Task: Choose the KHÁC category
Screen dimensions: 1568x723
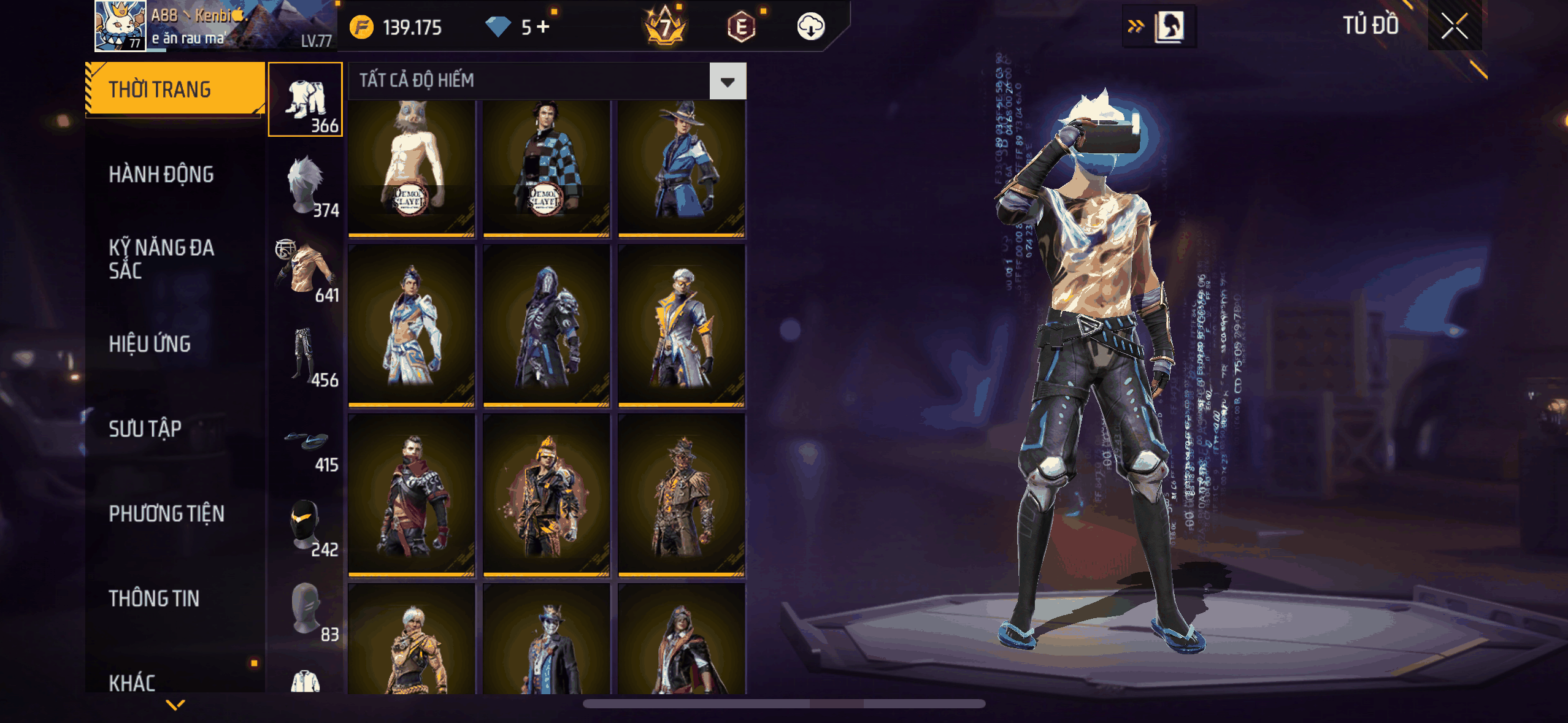Action: [x=132, y=682]
